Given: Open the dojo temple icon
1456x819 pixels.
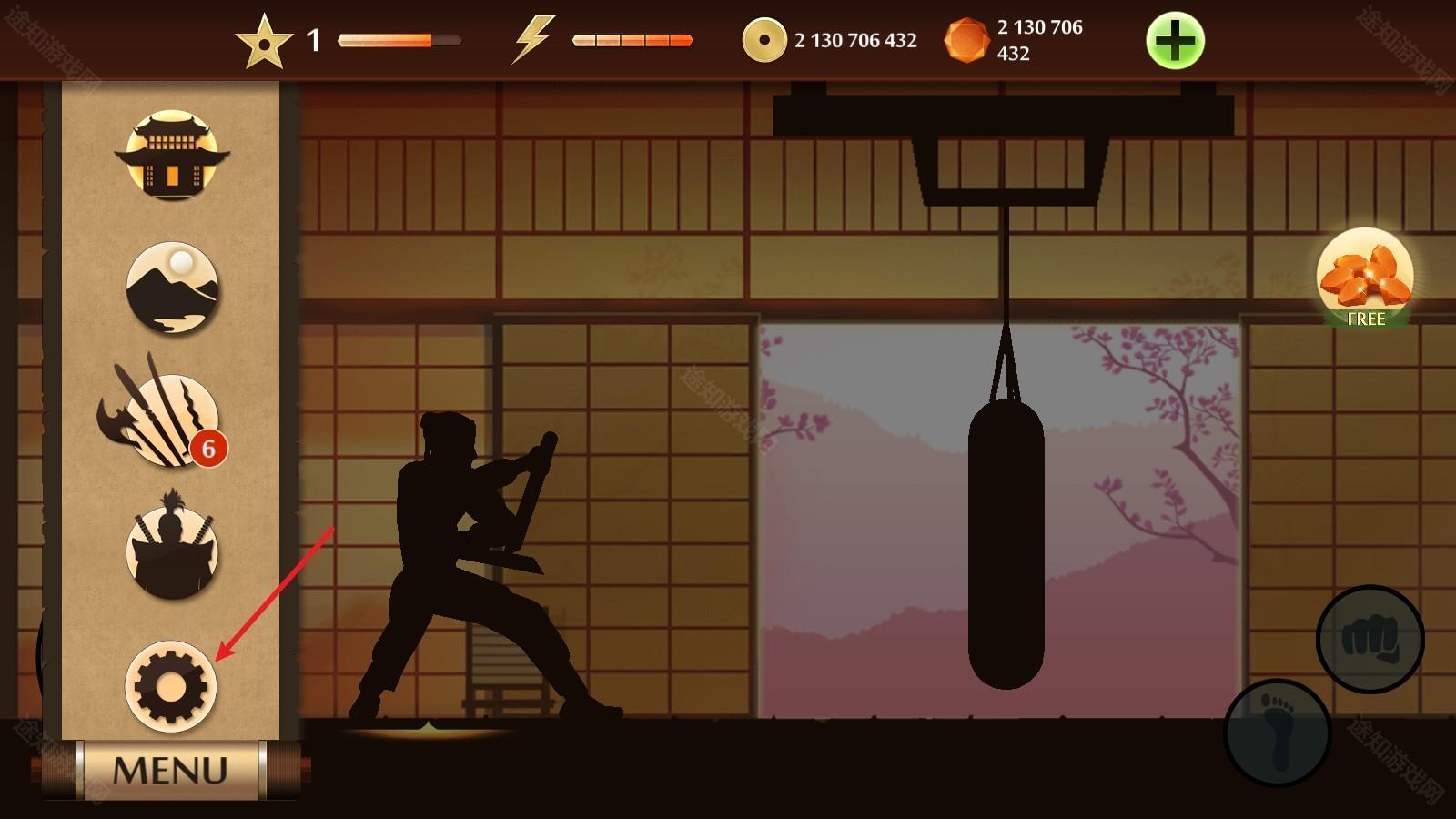Looking at the screenshot, I should [171, 155].
